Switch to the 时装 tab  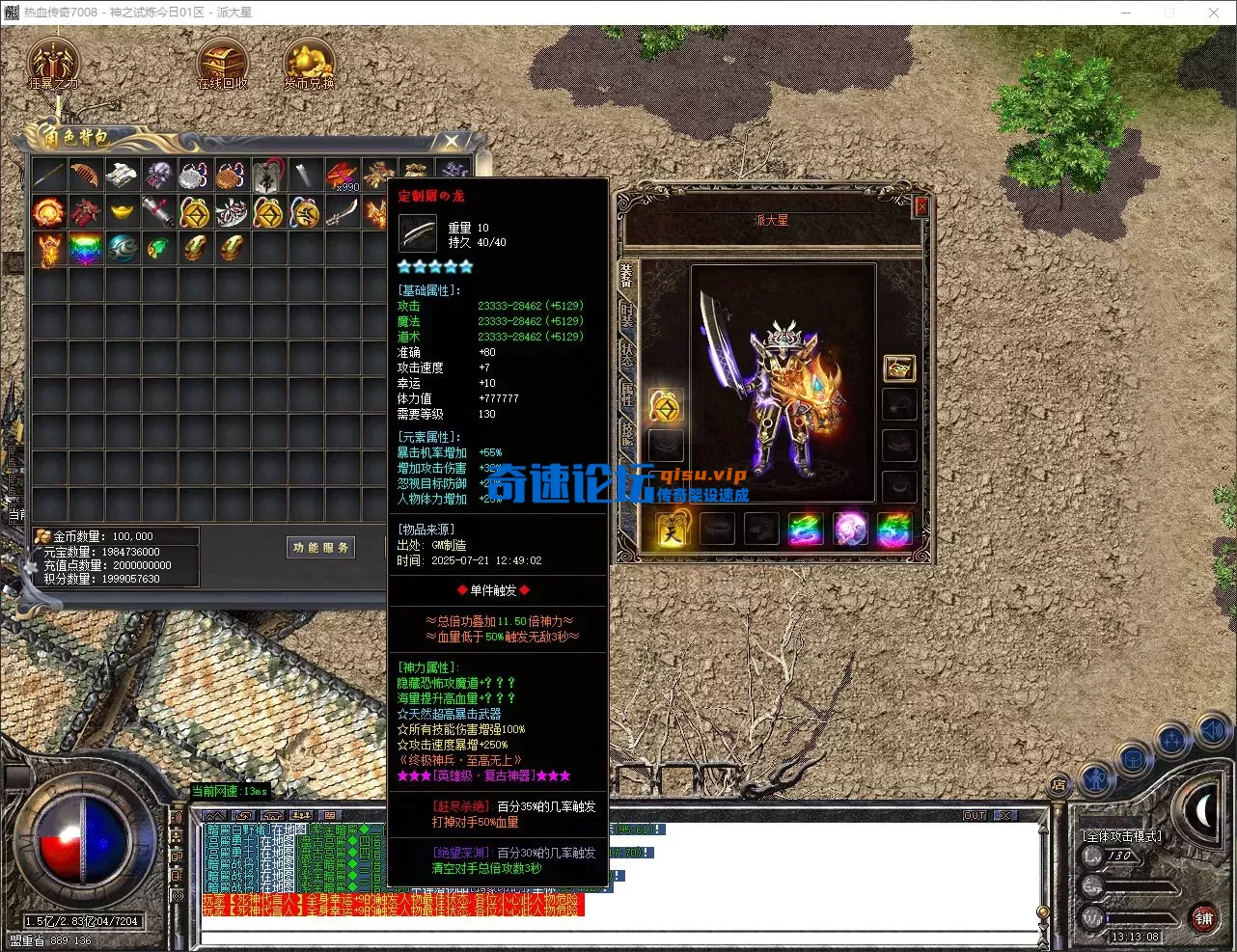click(x=627, y=315)
